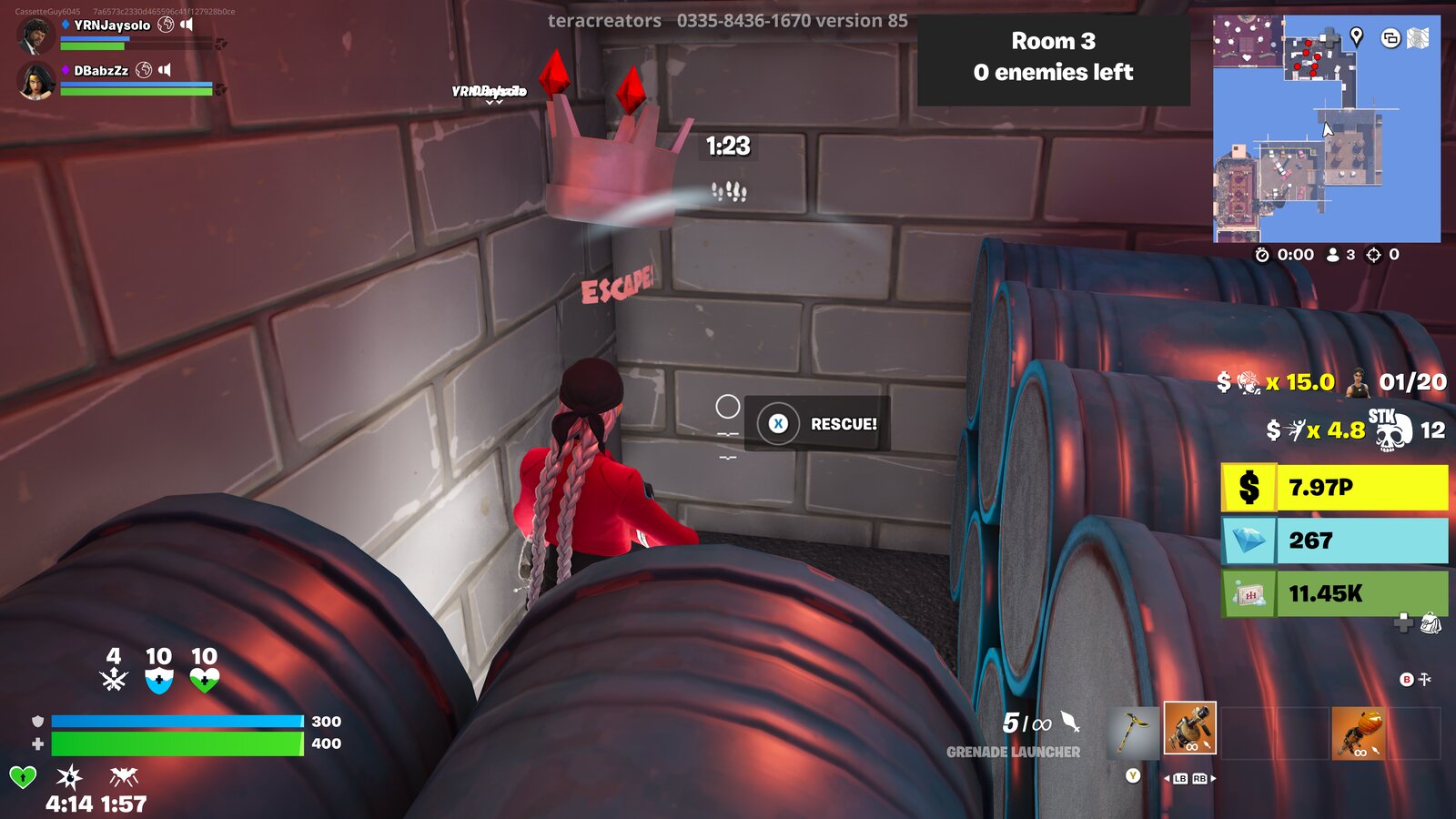Image resolution: width=1456 pixels, height=819 pixels.
Task: Toggle YRNJaysolo's globe language indicator
Action: pos(165,25)
